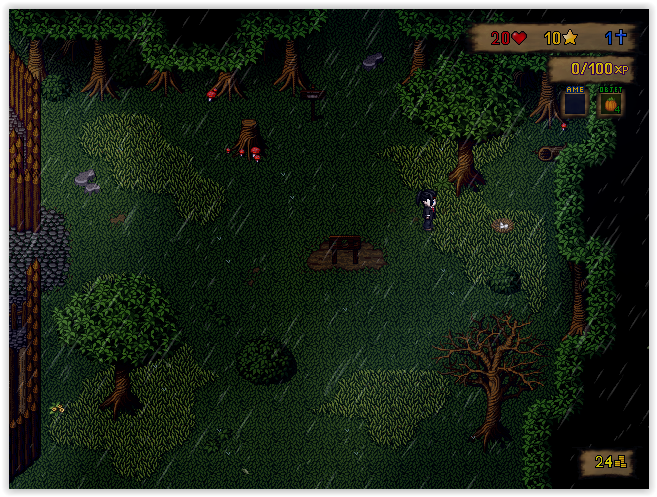Select the pumpkin in the Objet slot

point(610,103)
